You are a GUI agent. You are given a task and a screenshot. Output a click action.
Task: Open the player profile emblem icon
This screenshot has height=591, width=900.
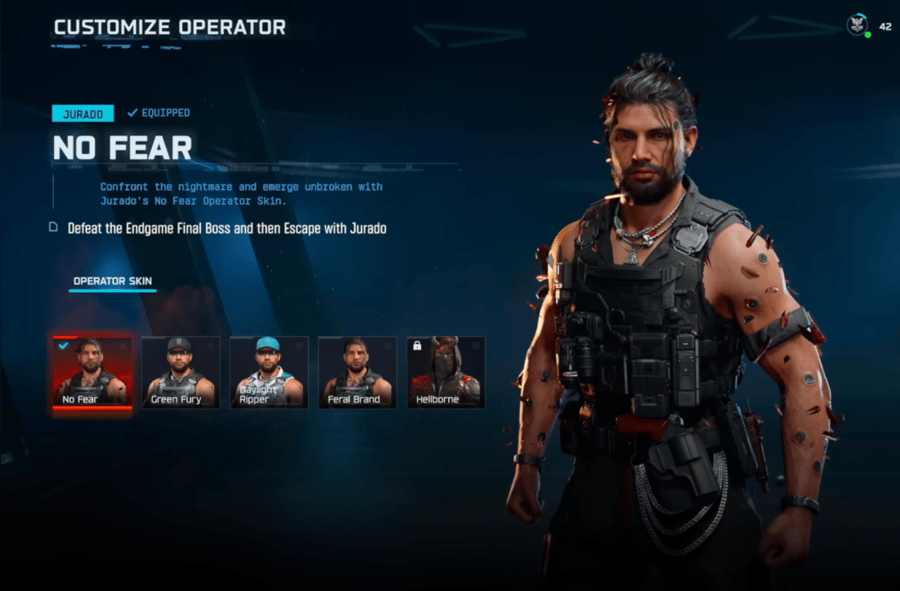[x=857, y=25]
